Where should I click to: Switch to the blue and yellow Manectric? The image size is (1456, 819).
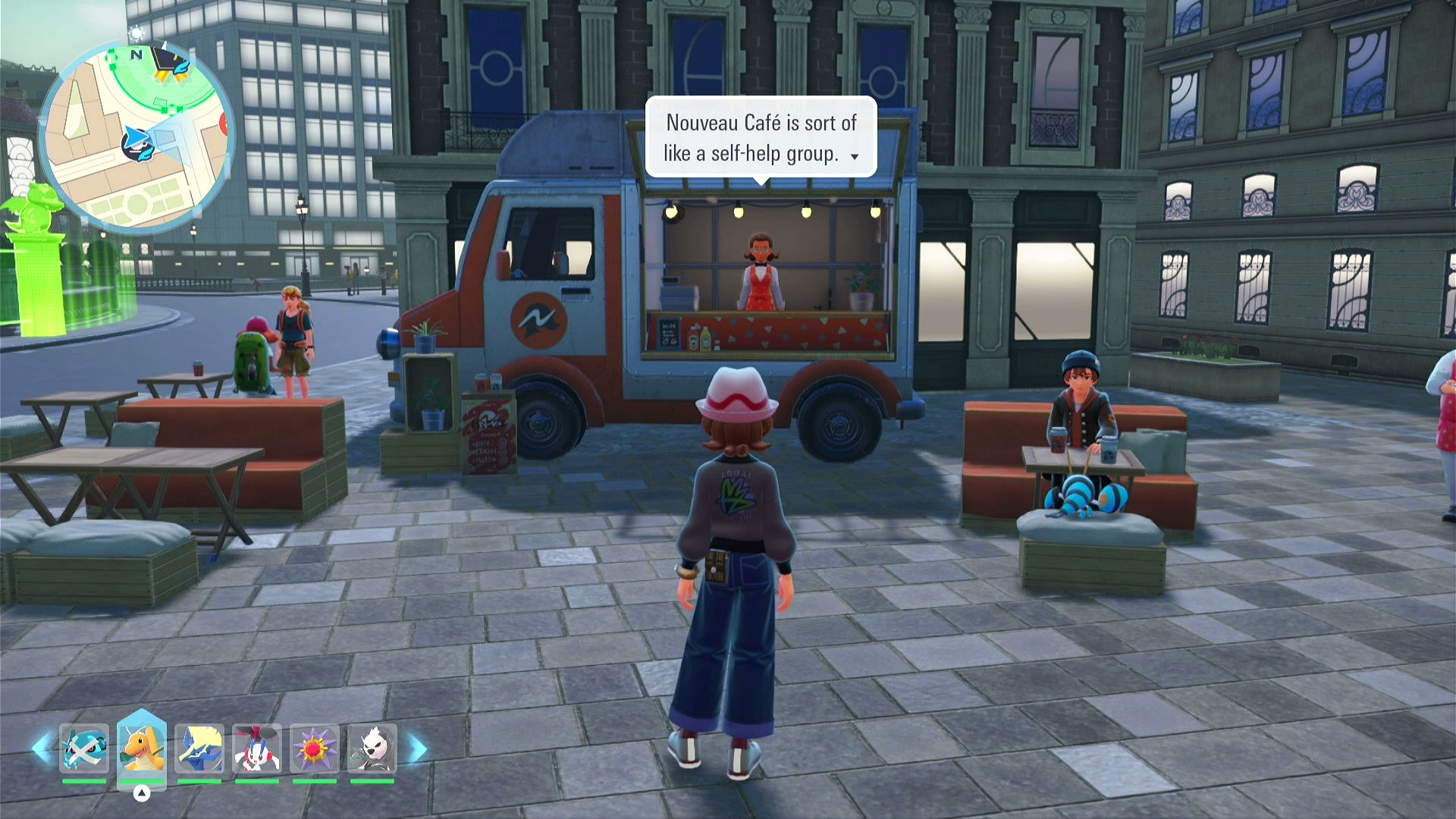199,748
